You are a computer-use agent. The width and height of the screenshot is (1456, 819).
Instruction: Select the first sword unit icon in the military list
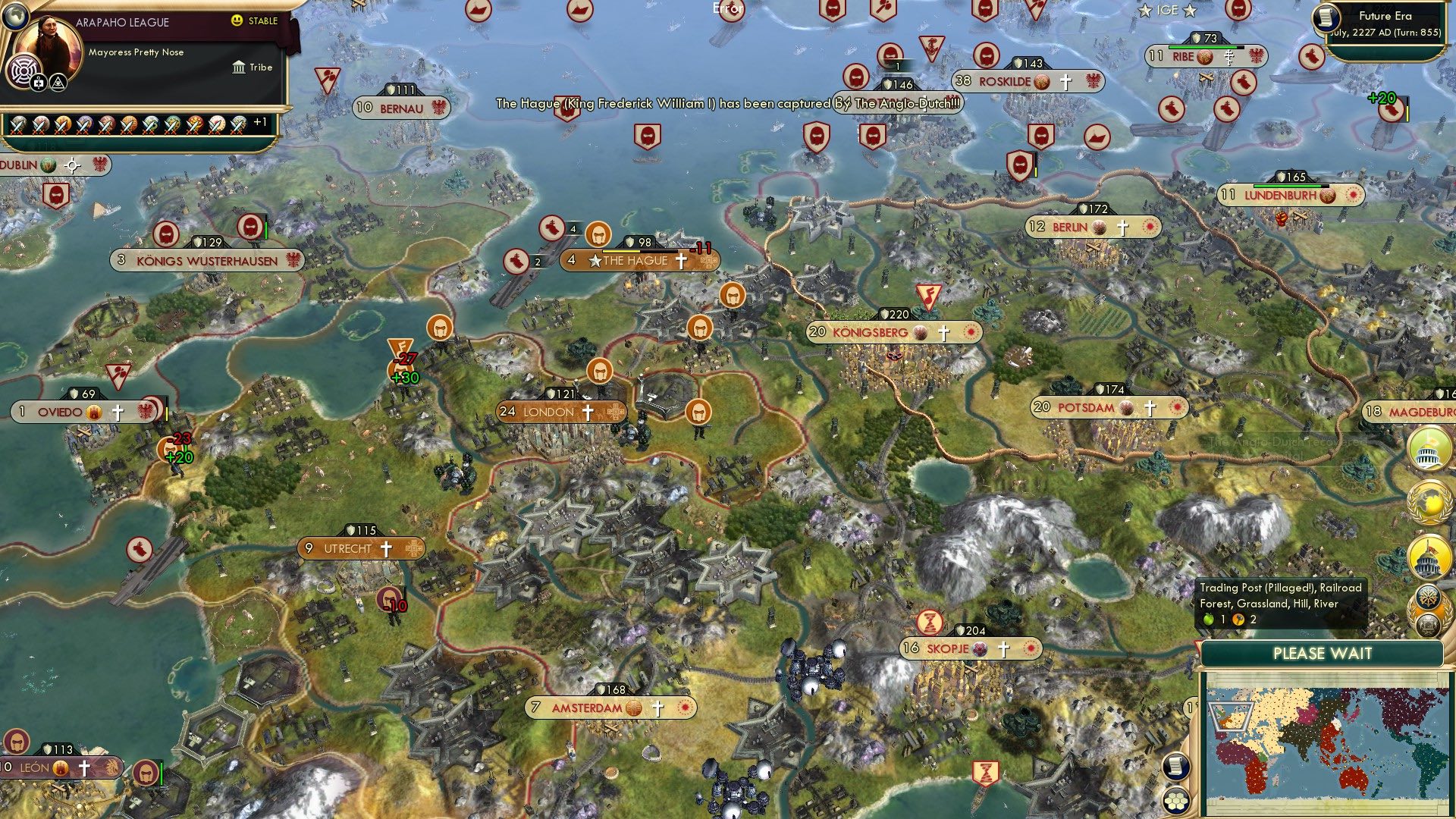16,126
